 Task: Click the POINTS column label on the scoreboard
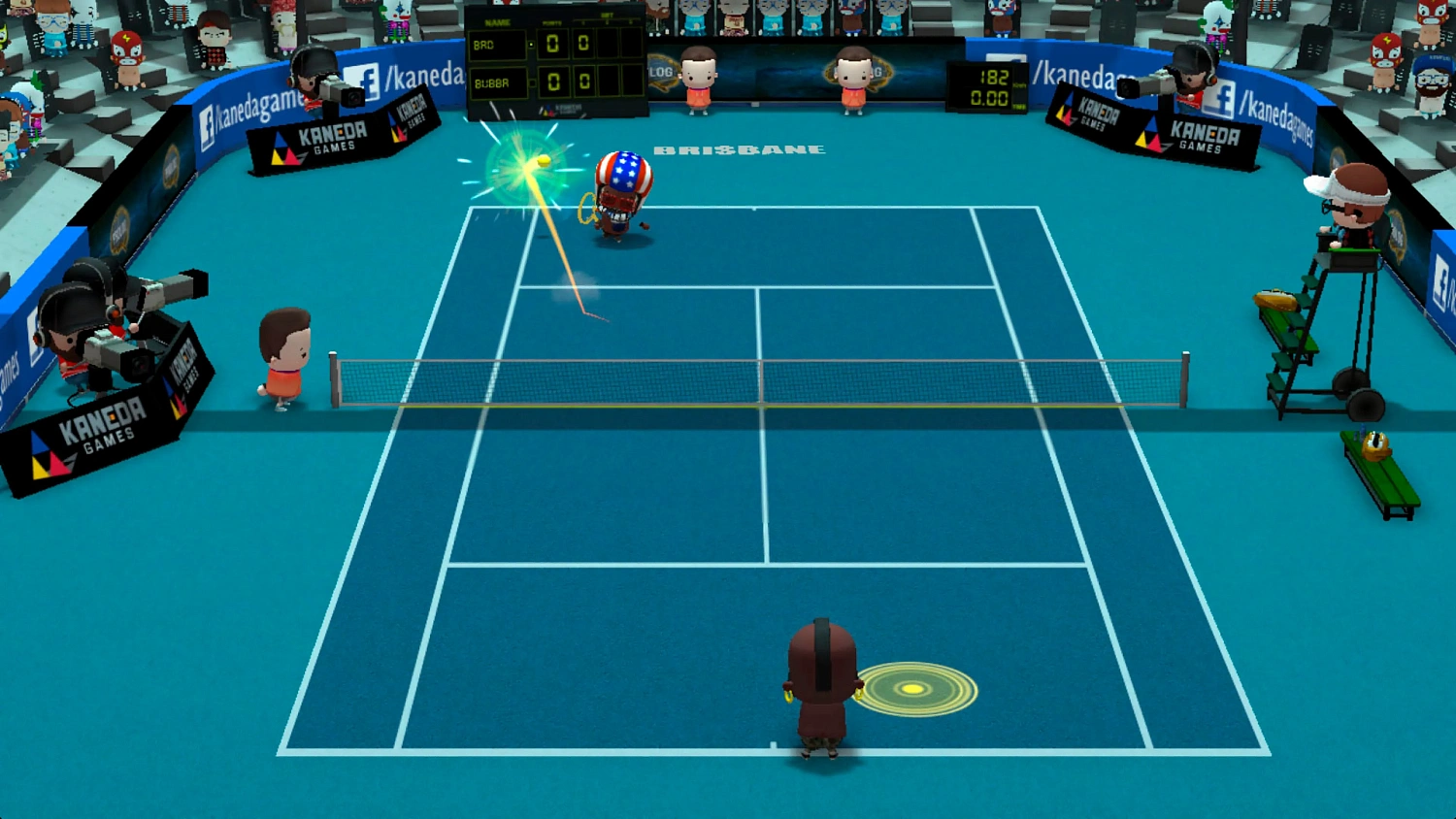(553, 23)
